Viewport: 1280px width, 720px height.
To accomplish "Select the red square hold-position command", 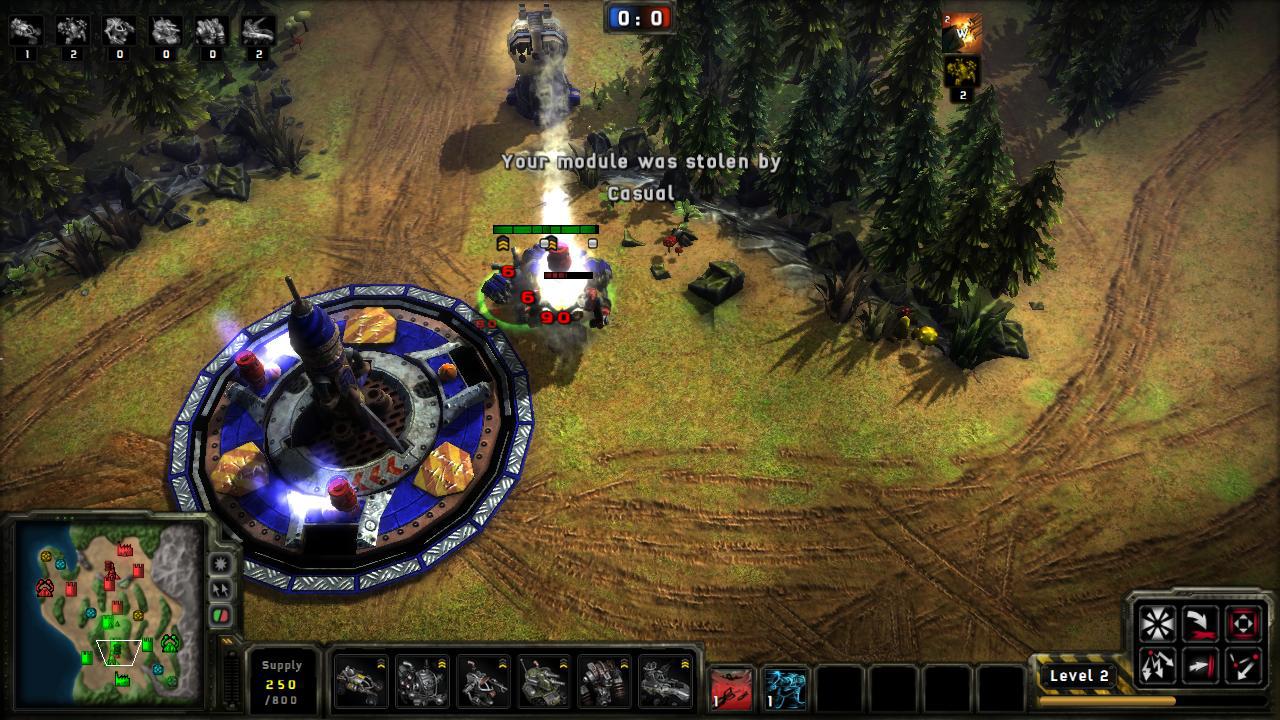I will [1243, 625].
